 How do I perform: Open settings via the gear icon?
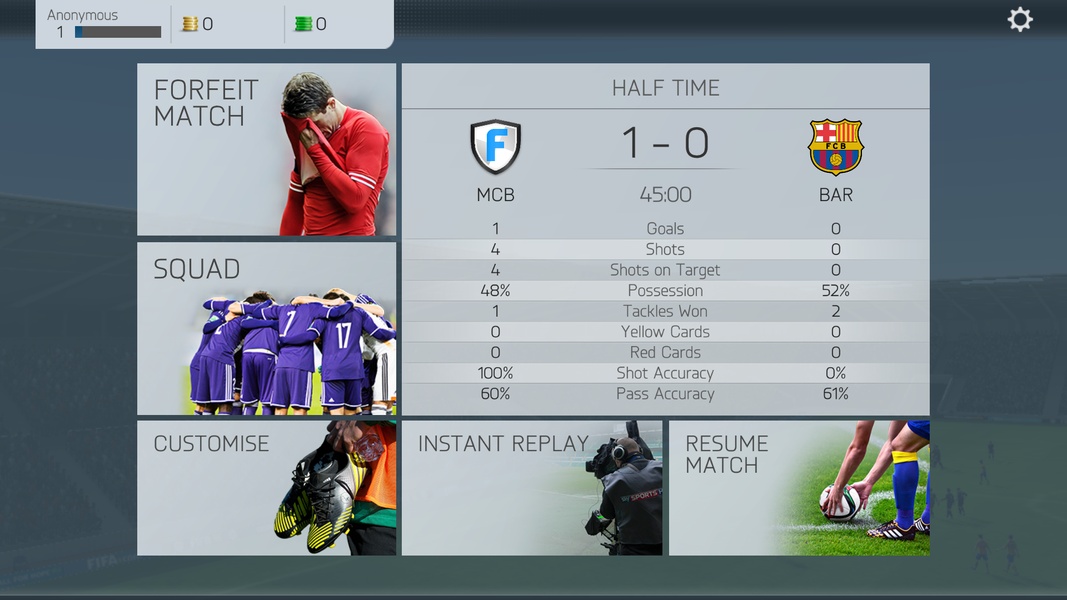tap(1019, 20)
